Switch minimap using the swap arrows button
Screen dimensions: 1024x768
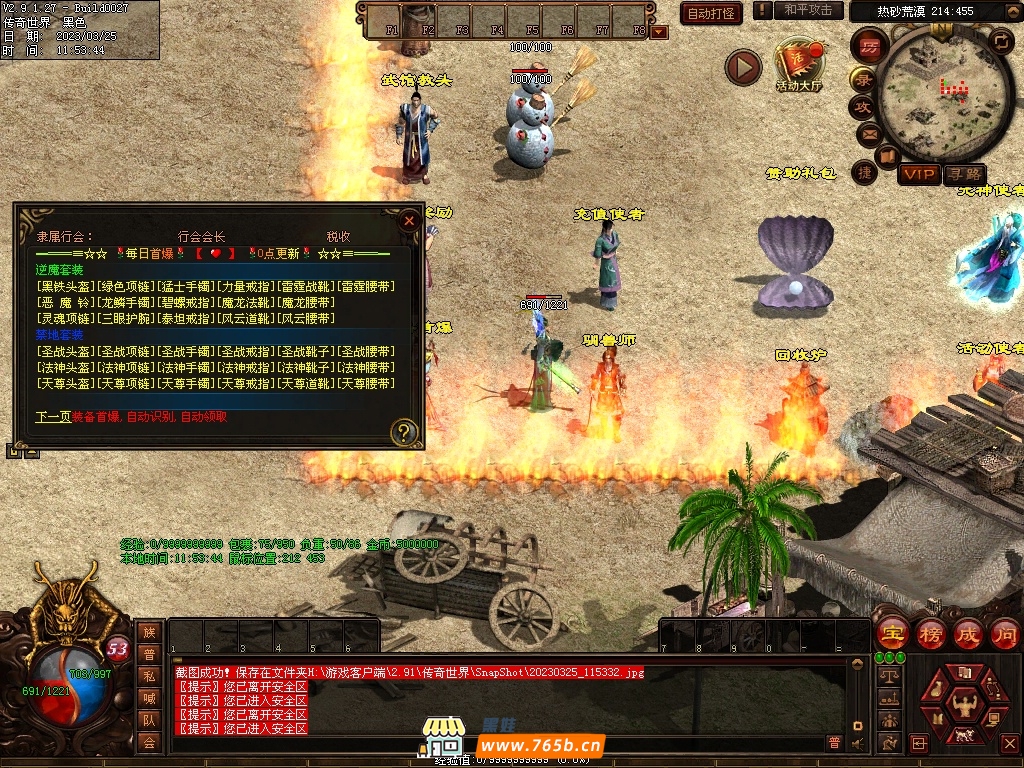point(1001,41)
